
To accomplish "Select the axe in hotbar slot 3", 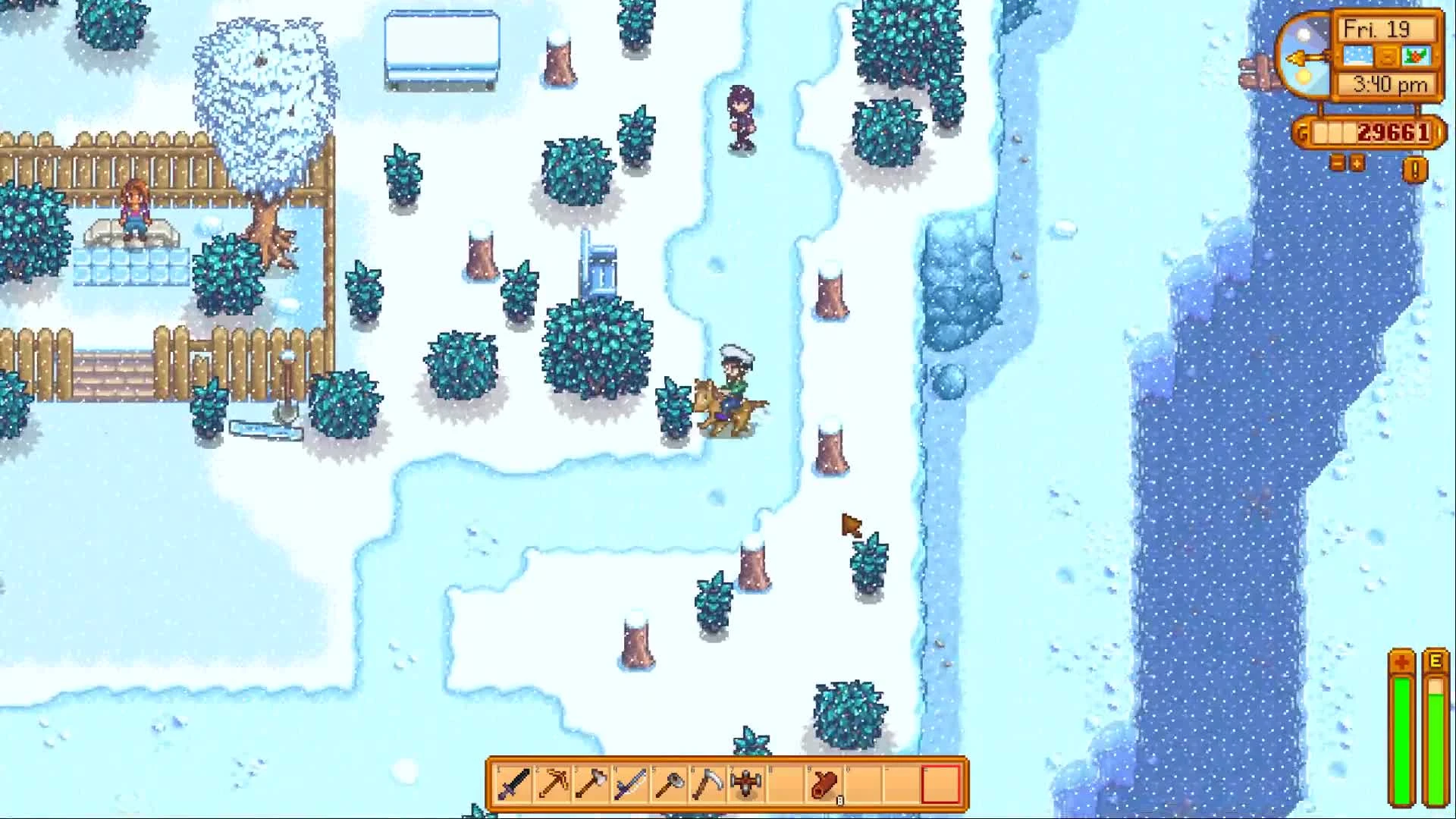I will [591, 784].
